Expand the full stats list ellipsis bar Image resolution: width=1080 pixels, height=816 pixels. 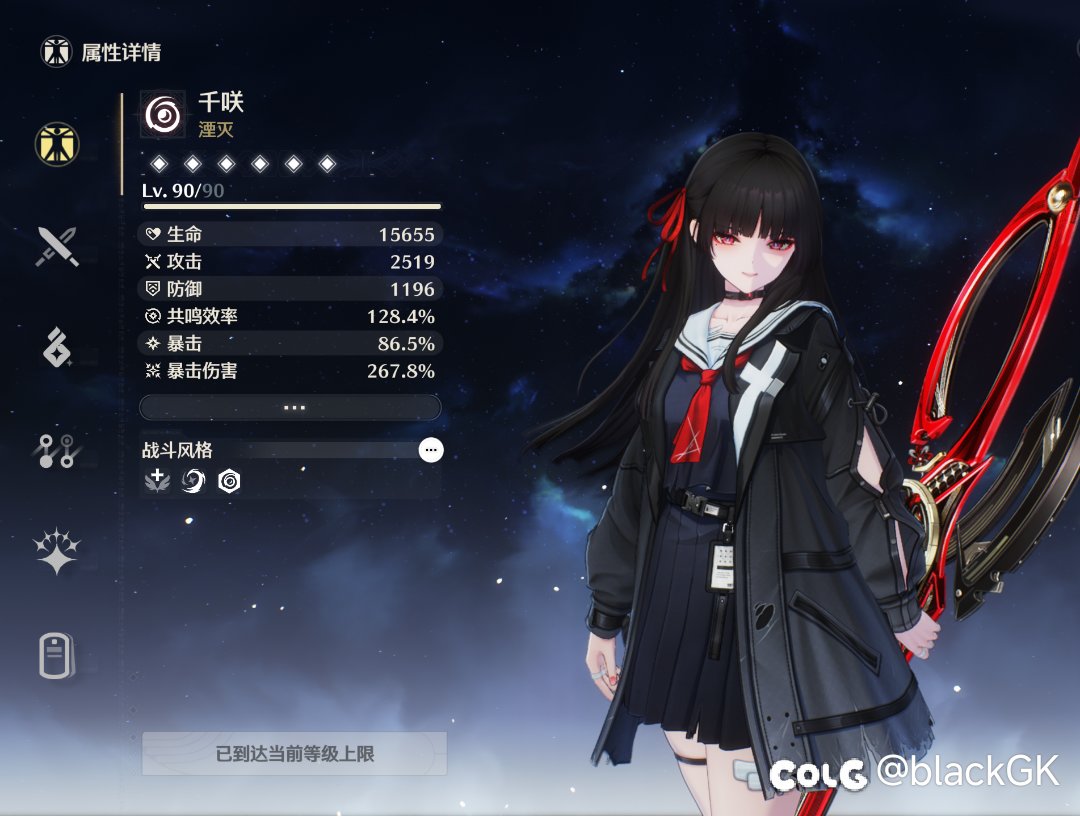(x=290, y=407)
